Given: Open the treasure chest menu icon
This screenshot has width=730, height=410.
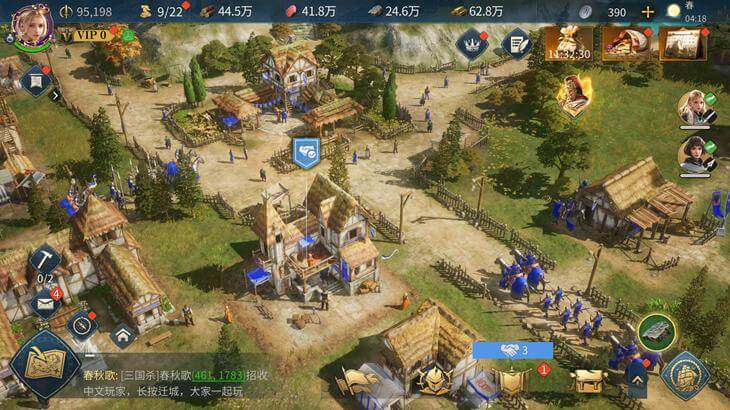Looking at the screenshot, I should pos(586,379).
